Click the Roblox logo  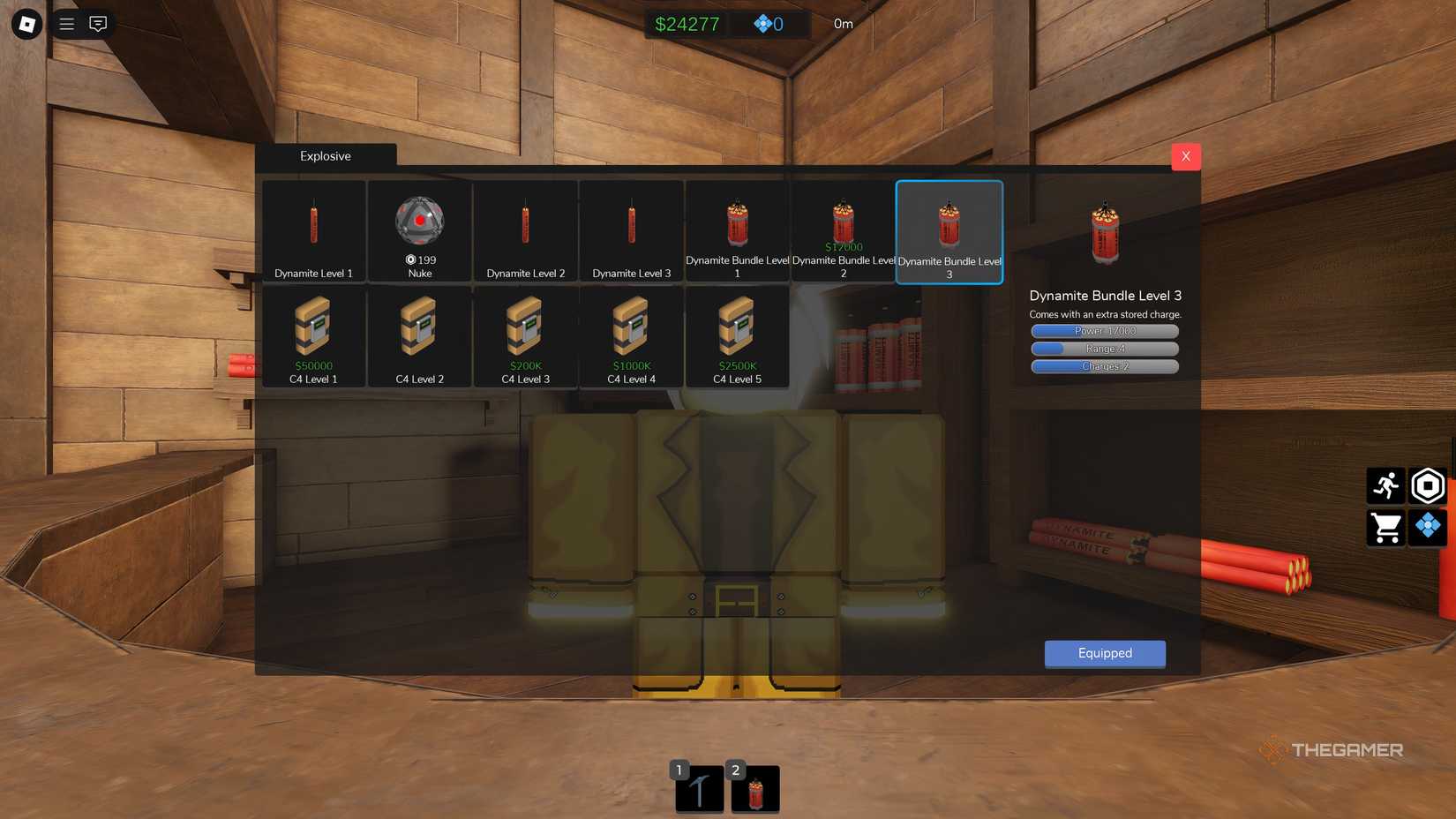point(25,24)
